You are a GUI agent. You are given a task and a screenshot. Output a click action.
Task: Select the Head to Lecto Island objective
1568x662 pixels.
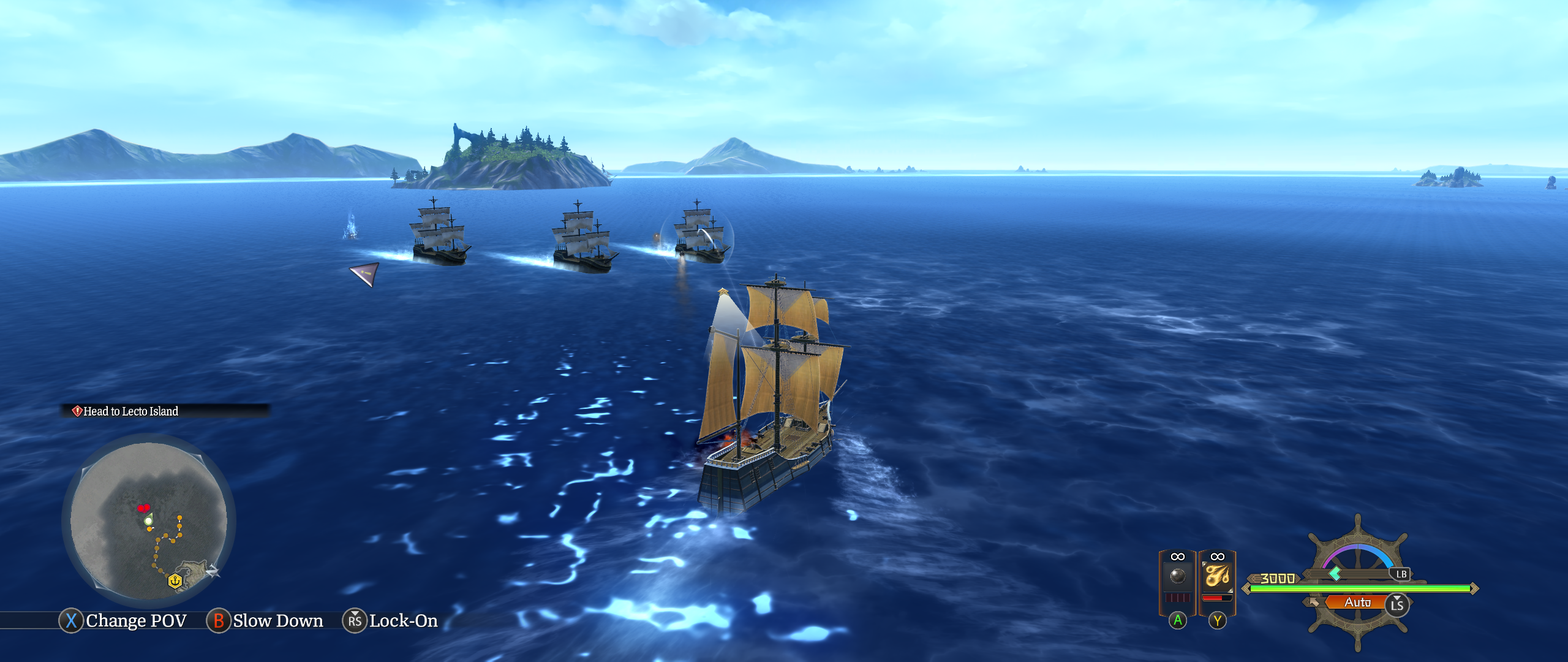[130, 411]
